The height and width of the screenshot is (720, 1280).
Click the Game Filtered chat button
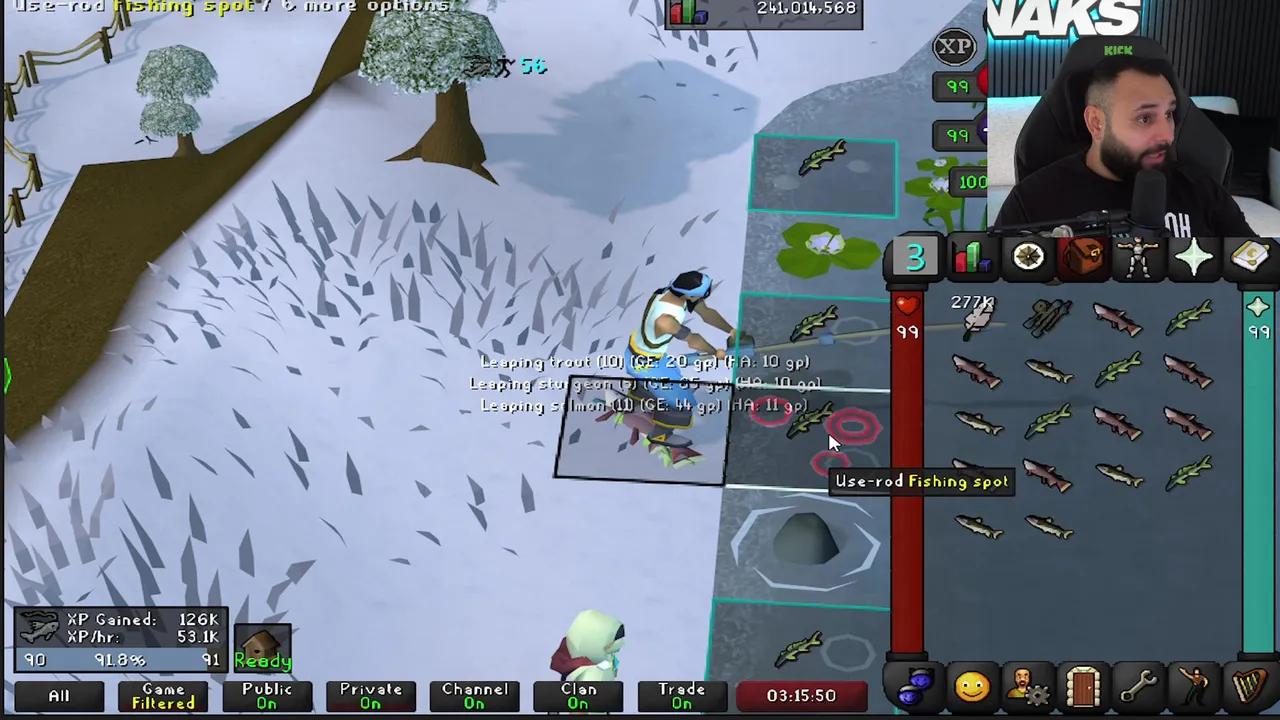tap(162, 695)
